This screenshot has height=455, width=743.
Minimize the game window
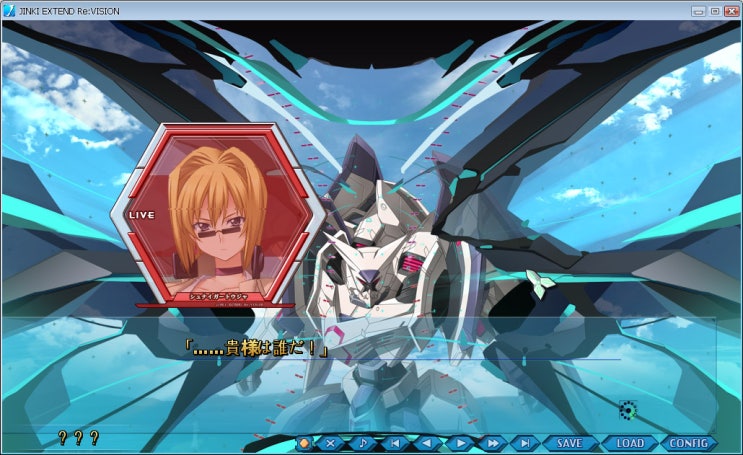coord(698,10)
